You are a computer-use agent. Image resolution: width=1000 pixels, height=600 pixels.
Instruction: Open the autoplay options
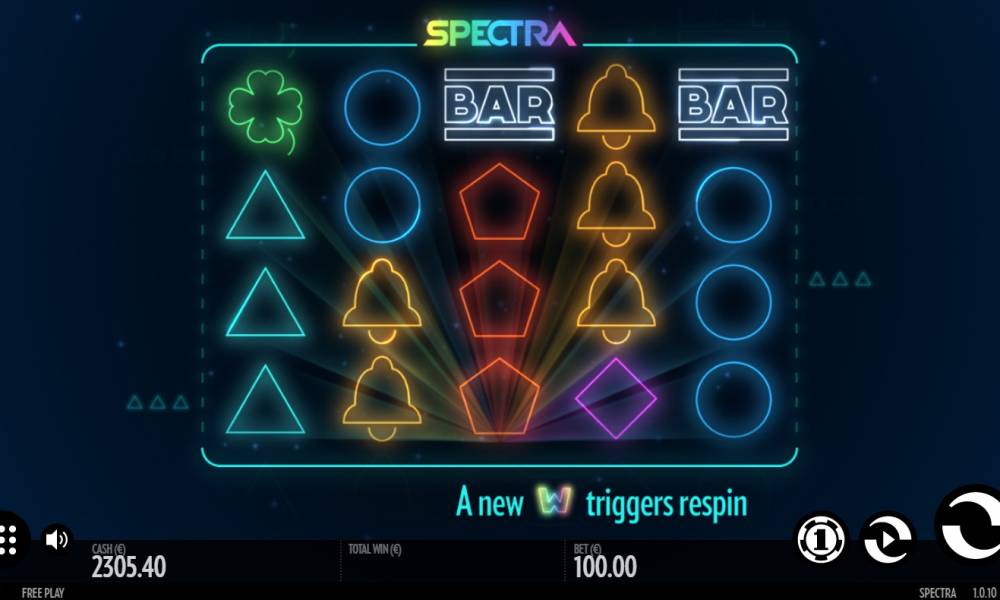click(x=886, y=540)
